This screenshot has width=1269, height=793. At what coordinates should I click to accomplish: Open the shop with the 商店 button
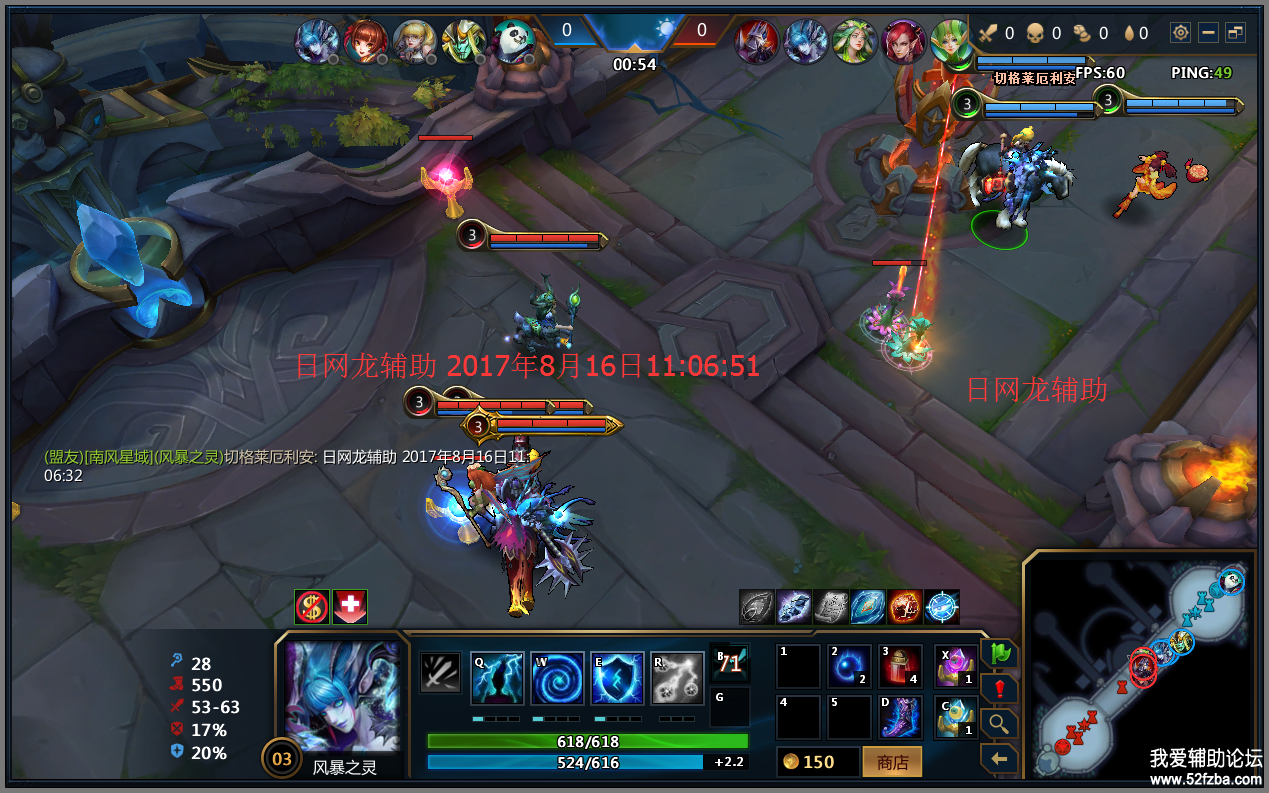(x=892, y=762)
